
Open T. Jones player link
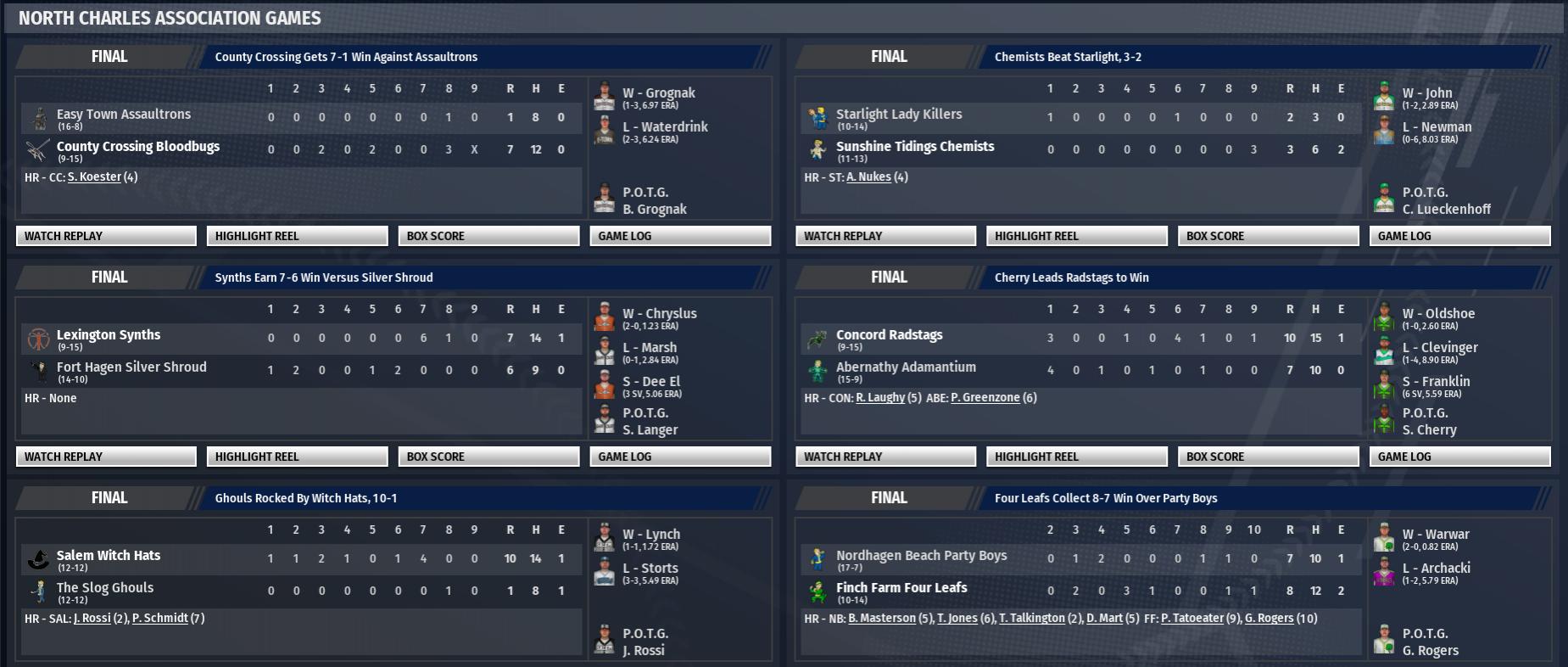(x=957, y=619)
